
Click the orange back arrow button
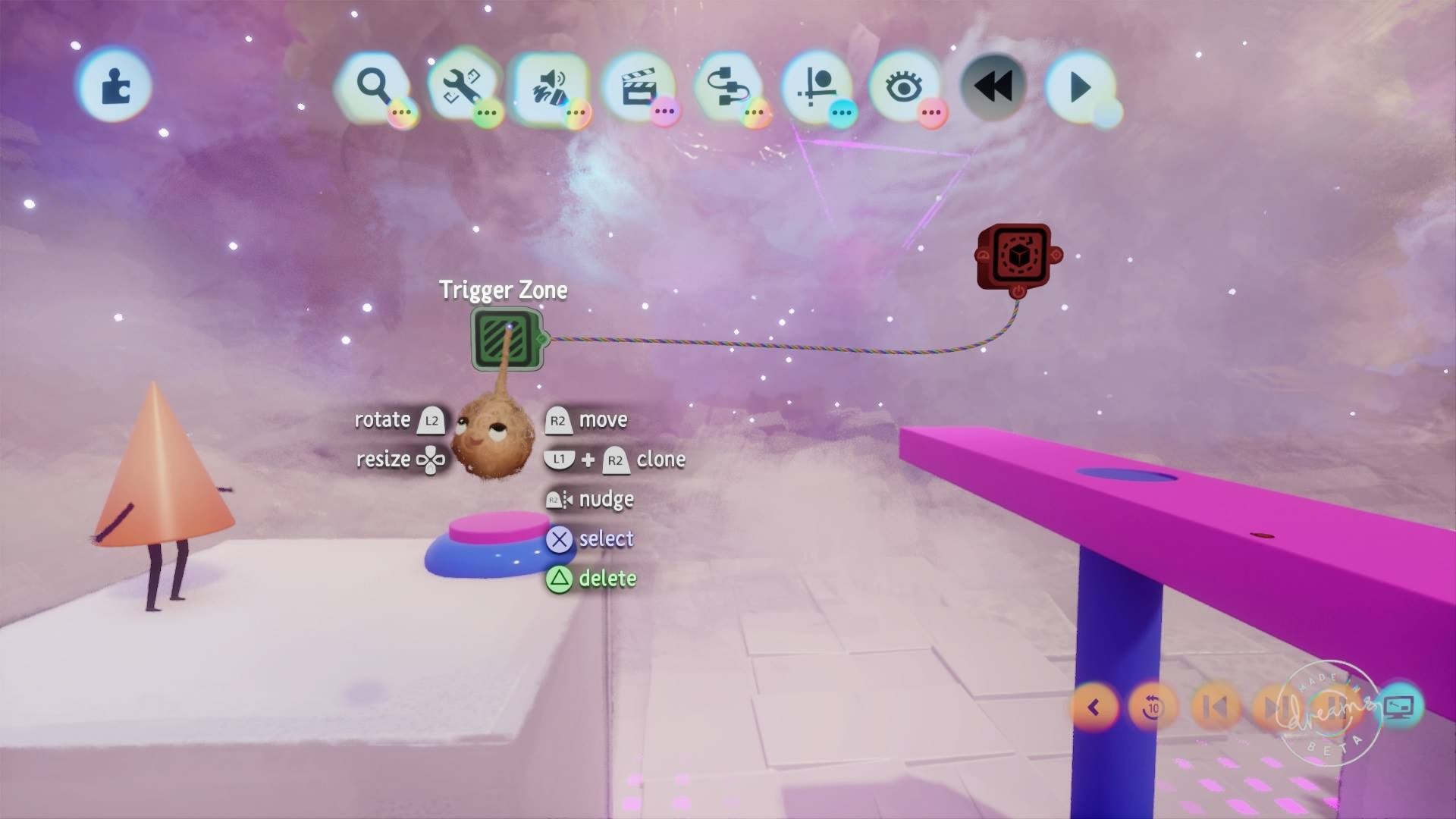point(1094,708)
